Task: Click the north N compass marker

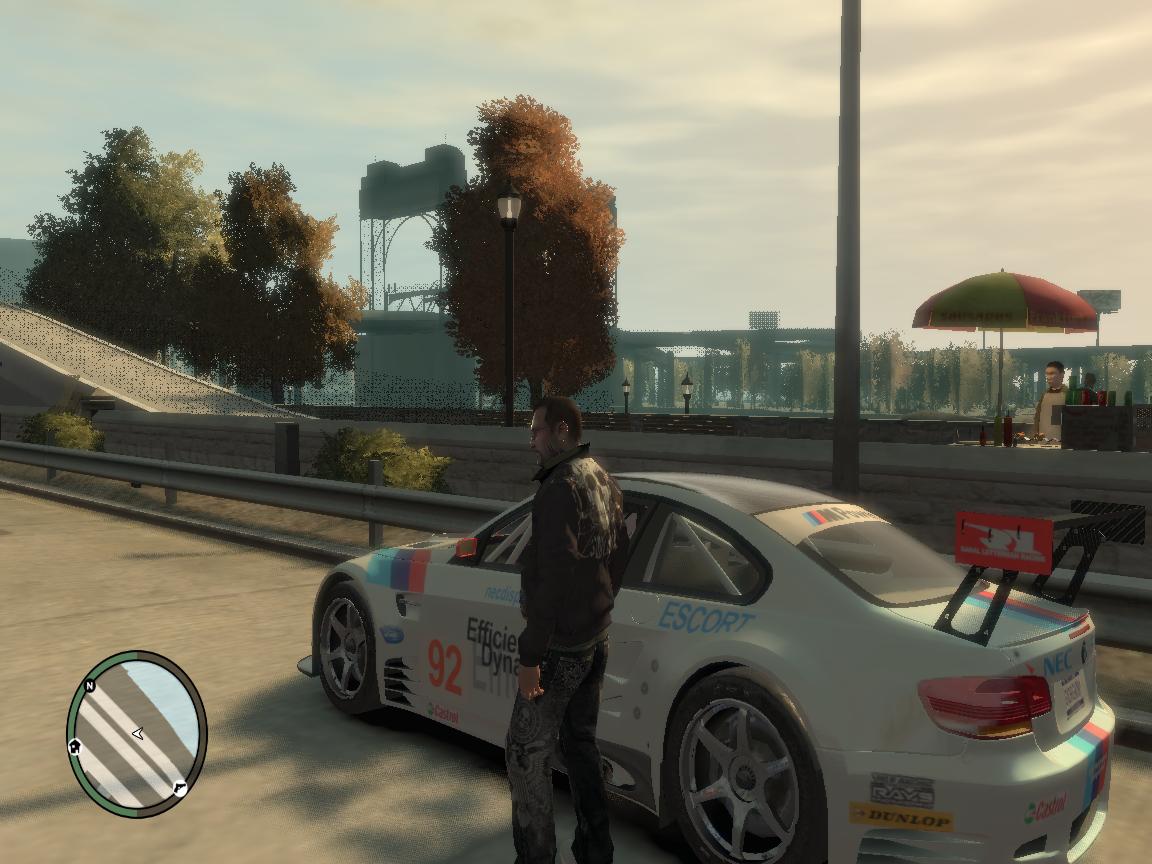Action: (x=90, y=686)
